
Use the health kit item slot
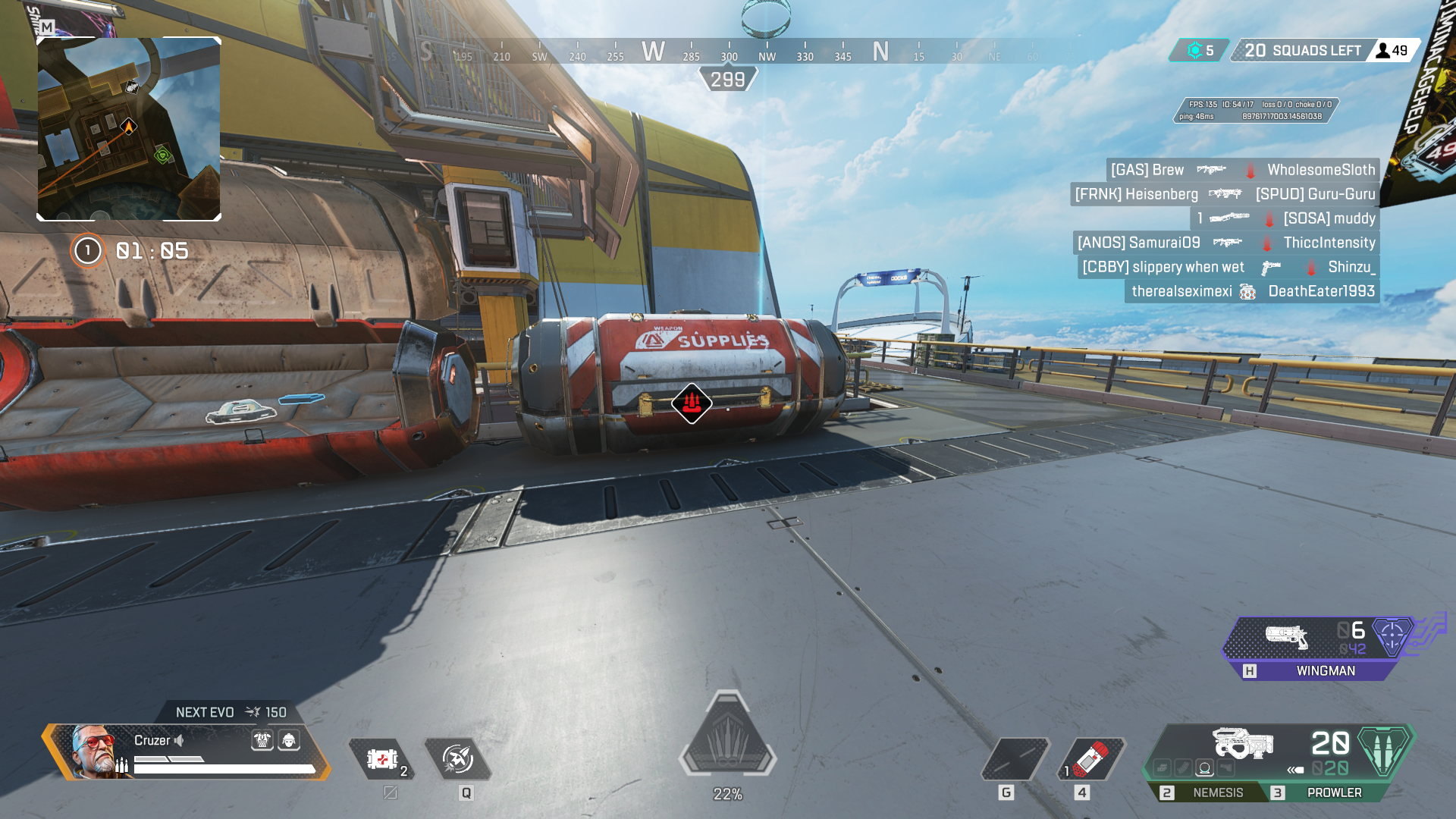382,759
